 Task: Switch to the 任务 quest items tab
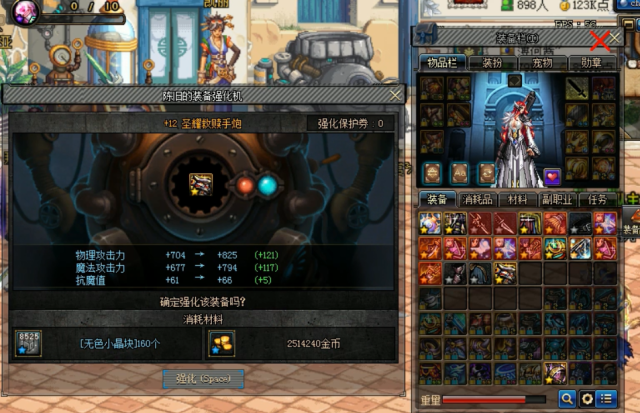pyautogui.click(x=598, y=199)
